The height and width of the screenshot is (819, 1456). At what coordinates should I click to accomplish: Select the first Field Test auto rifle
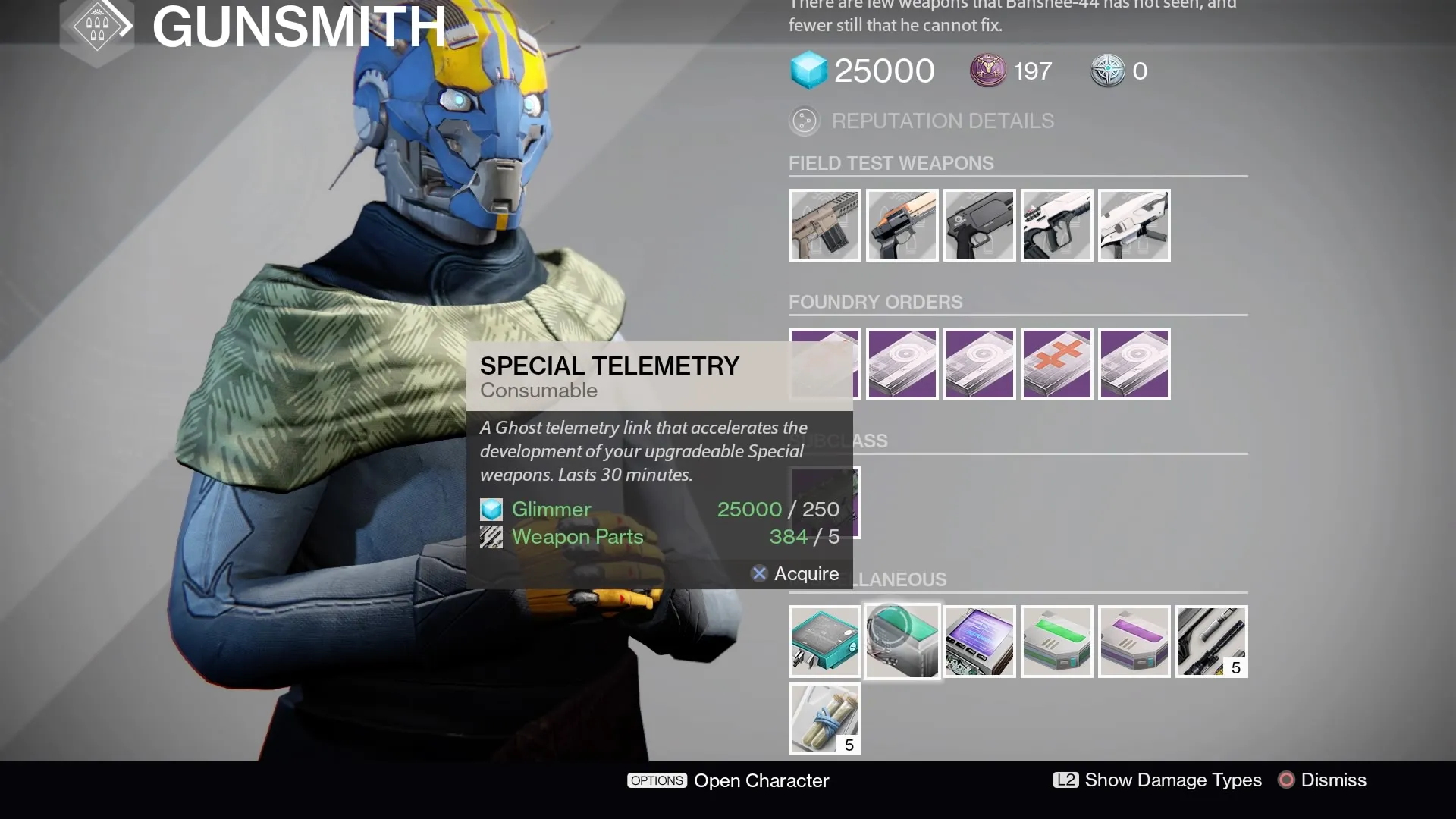(824, 224)
